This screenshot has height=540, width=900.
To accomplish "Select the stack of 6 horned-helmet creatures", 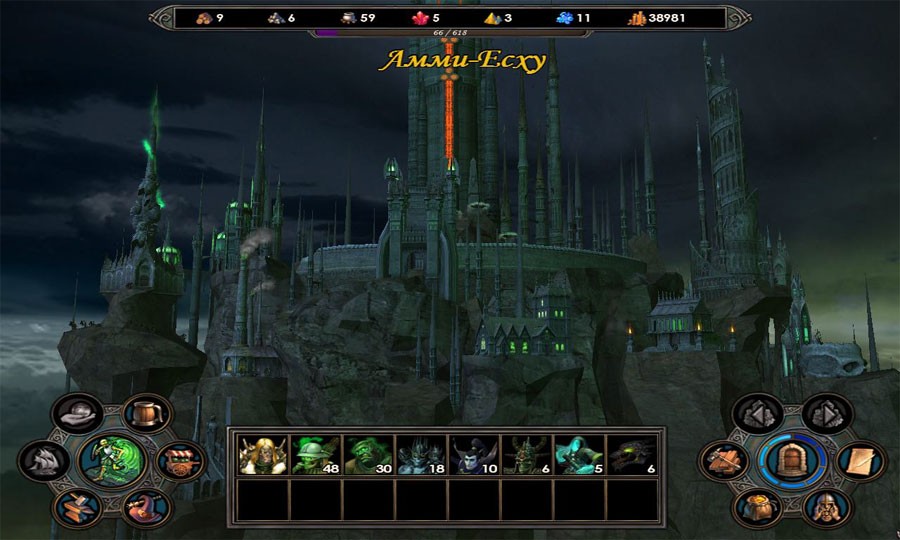I will point(525,455).
